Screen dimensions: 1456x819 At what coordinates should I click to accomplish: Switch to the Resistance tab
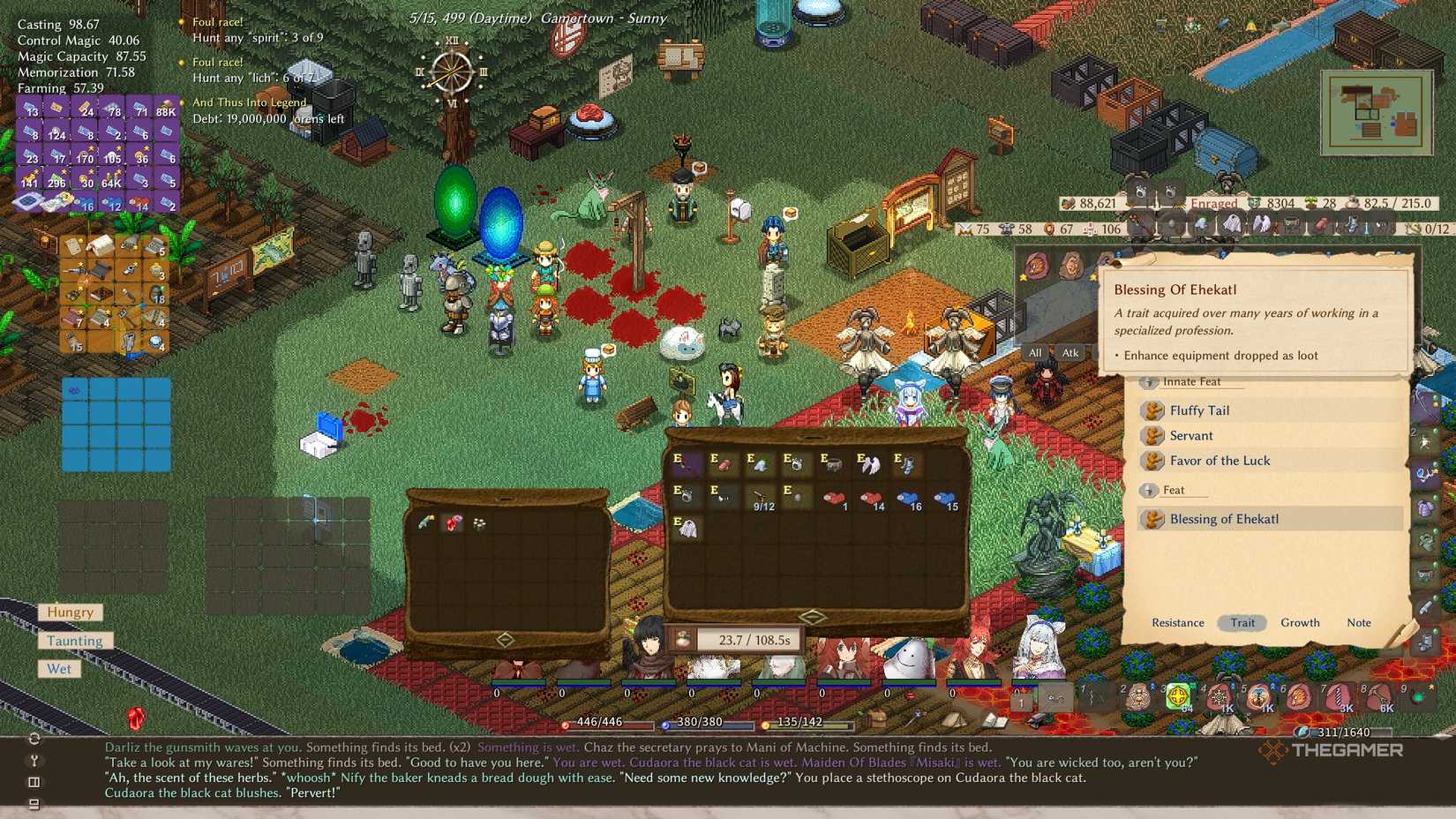coord(1177,623)
